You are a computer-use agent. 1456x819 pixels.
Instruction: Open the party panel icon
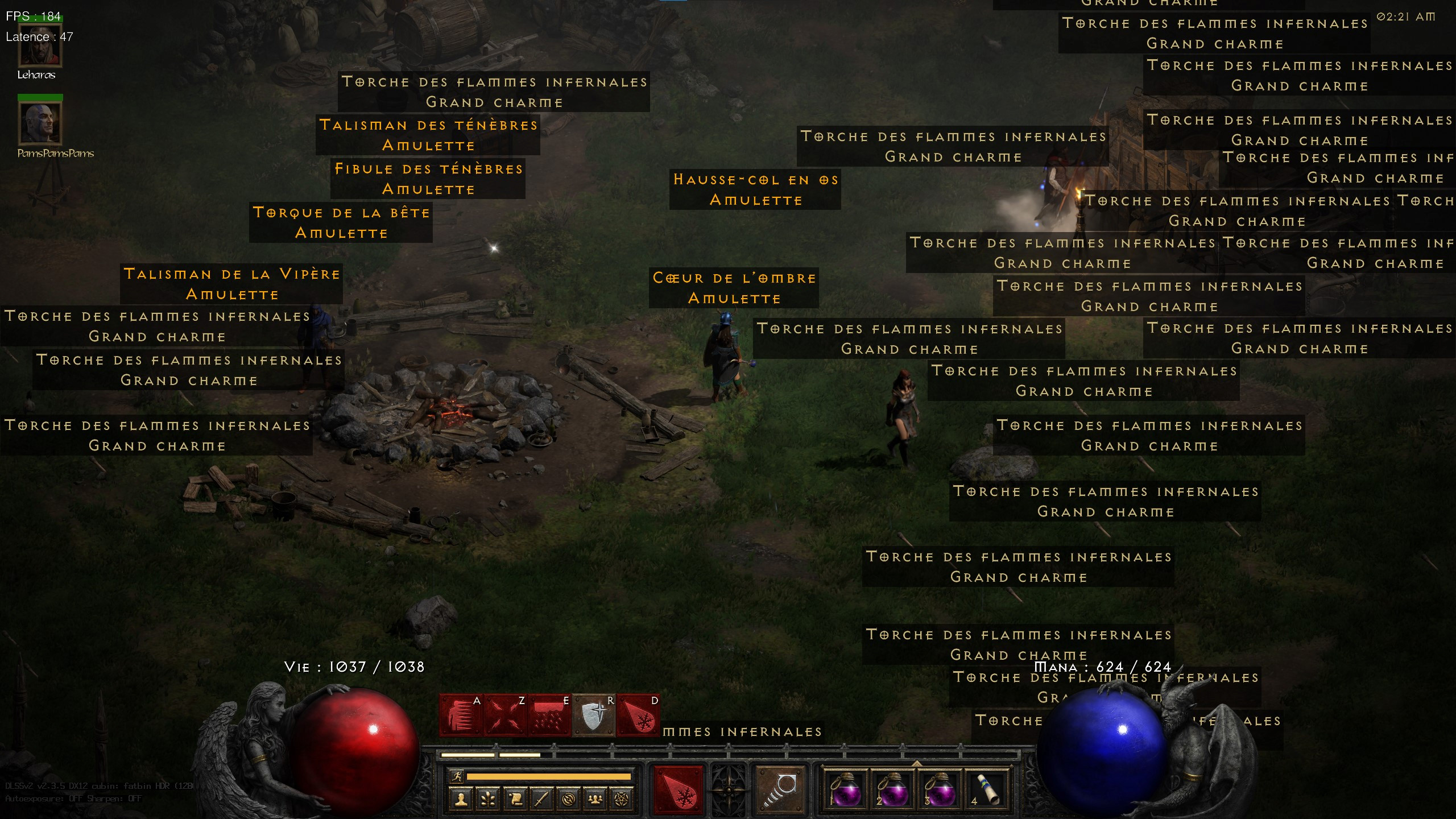(x=595, y=799)
